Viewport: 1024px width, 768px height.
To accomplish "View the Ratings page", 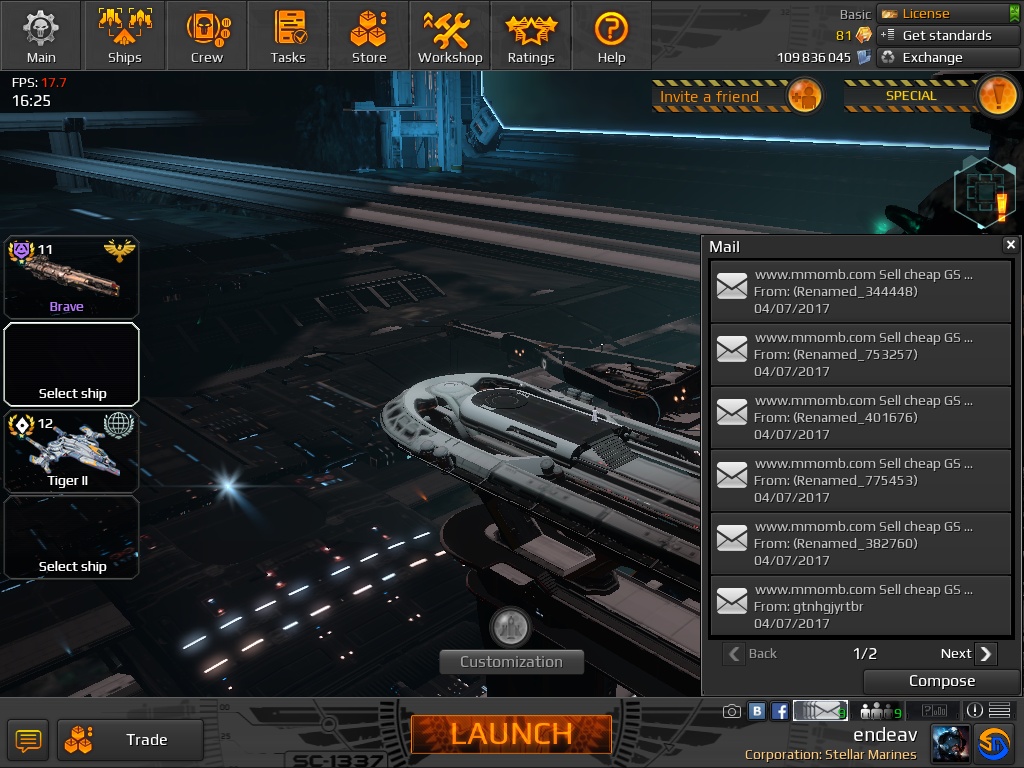I will coord(531,36).
